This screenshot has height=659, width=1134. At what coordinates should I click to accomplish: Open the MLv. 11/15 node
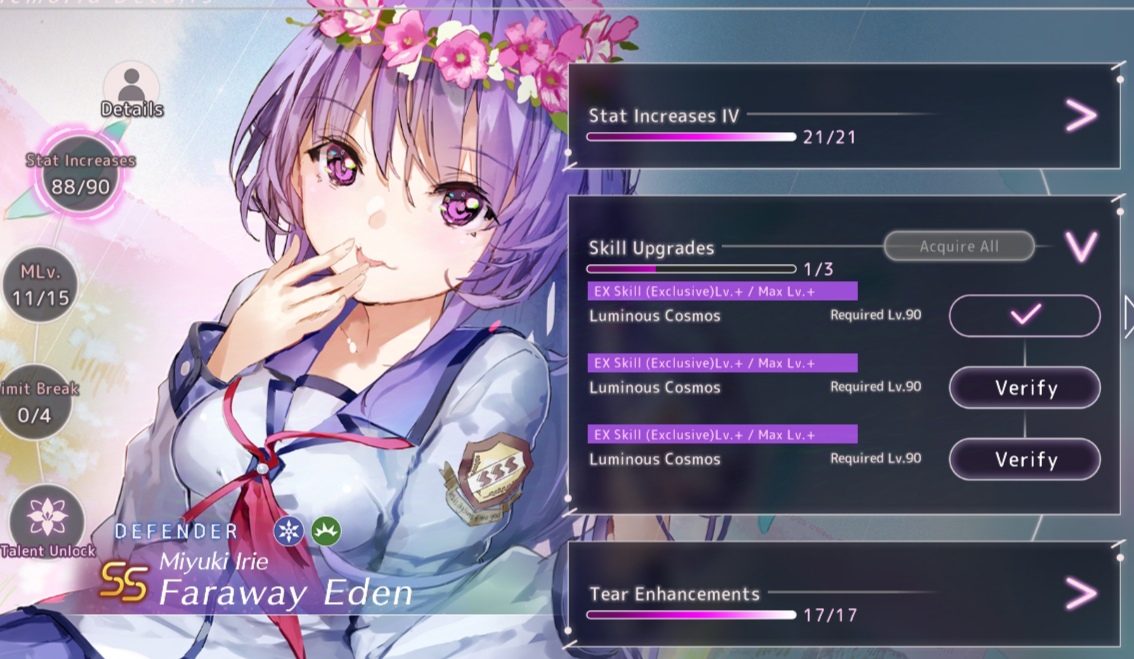[40, 285]
